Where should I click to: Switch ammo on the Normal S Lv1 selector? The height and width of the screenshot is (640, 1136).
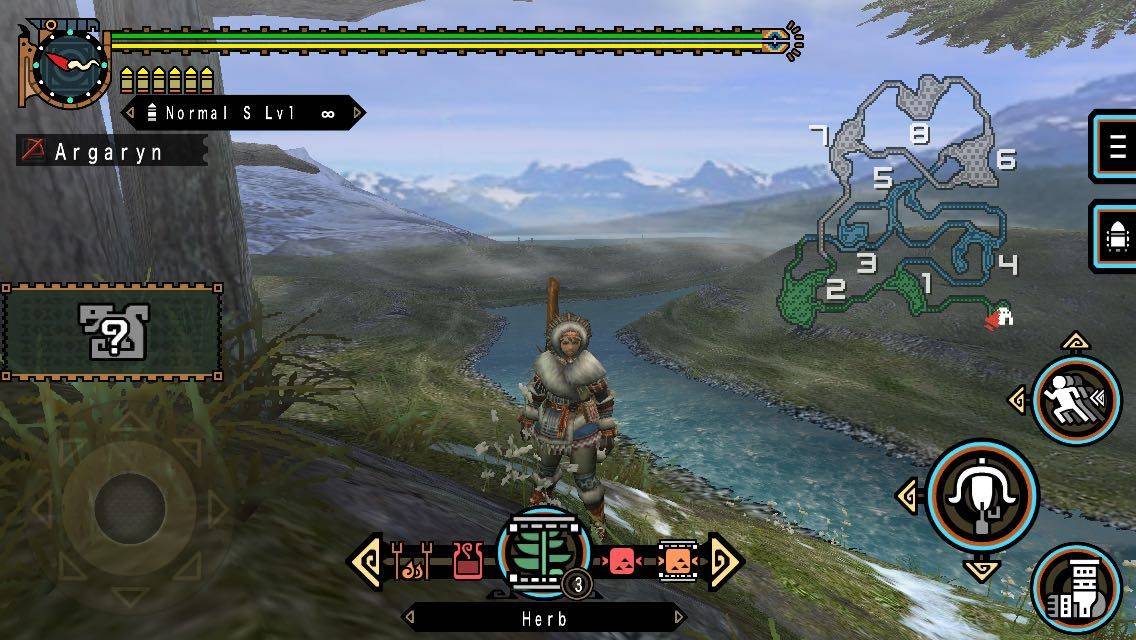pyautogui.click(x=243, y=114)
